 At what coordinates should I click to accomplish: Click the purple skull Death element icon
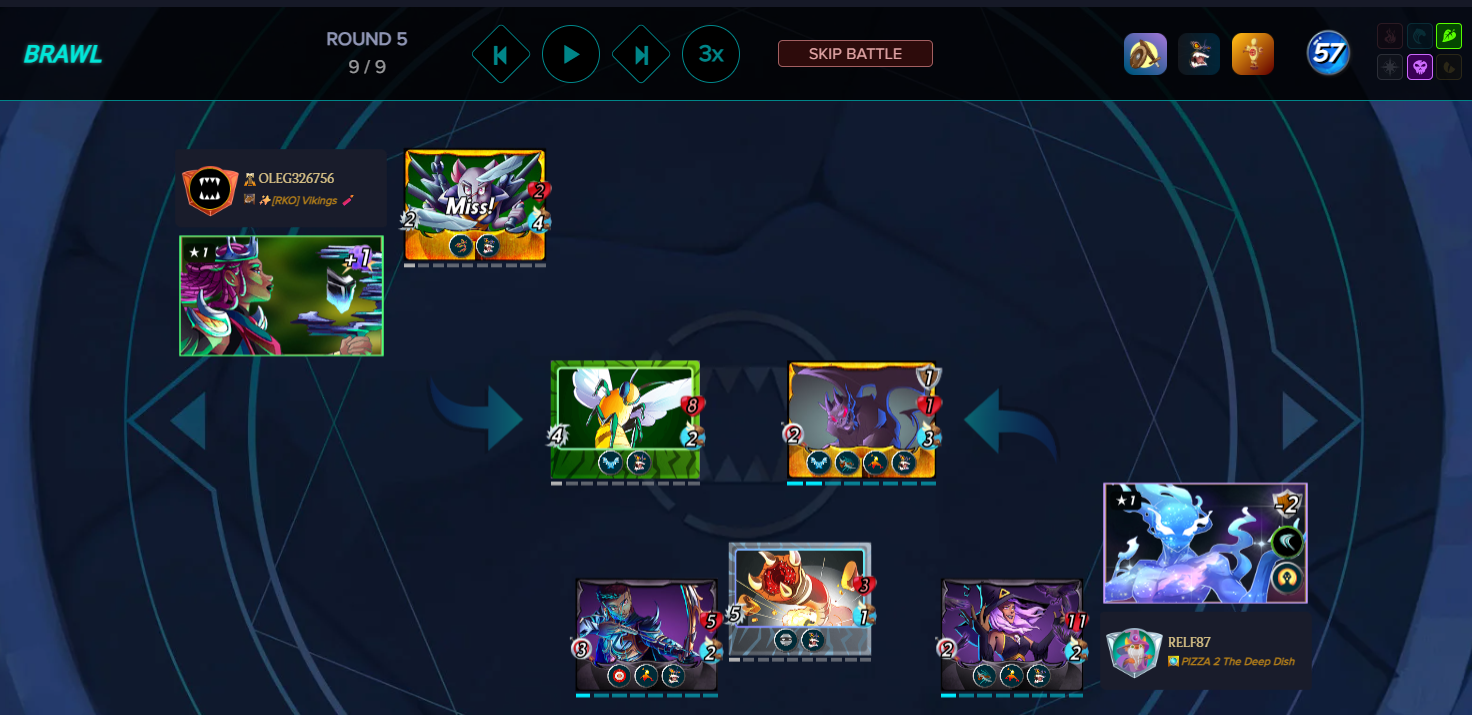tap(1419, 67)
